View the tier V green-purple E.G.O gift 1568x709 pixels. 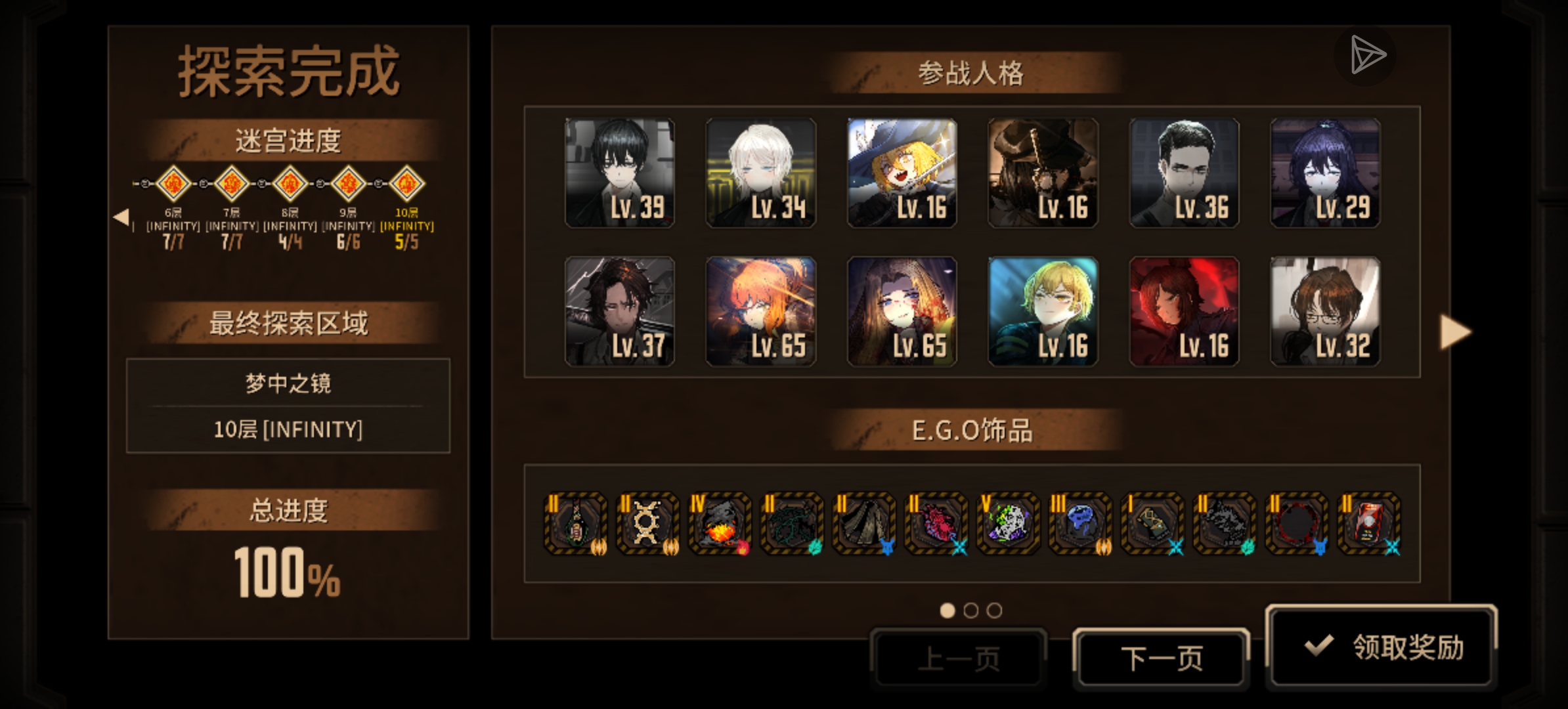[1008, 524]
